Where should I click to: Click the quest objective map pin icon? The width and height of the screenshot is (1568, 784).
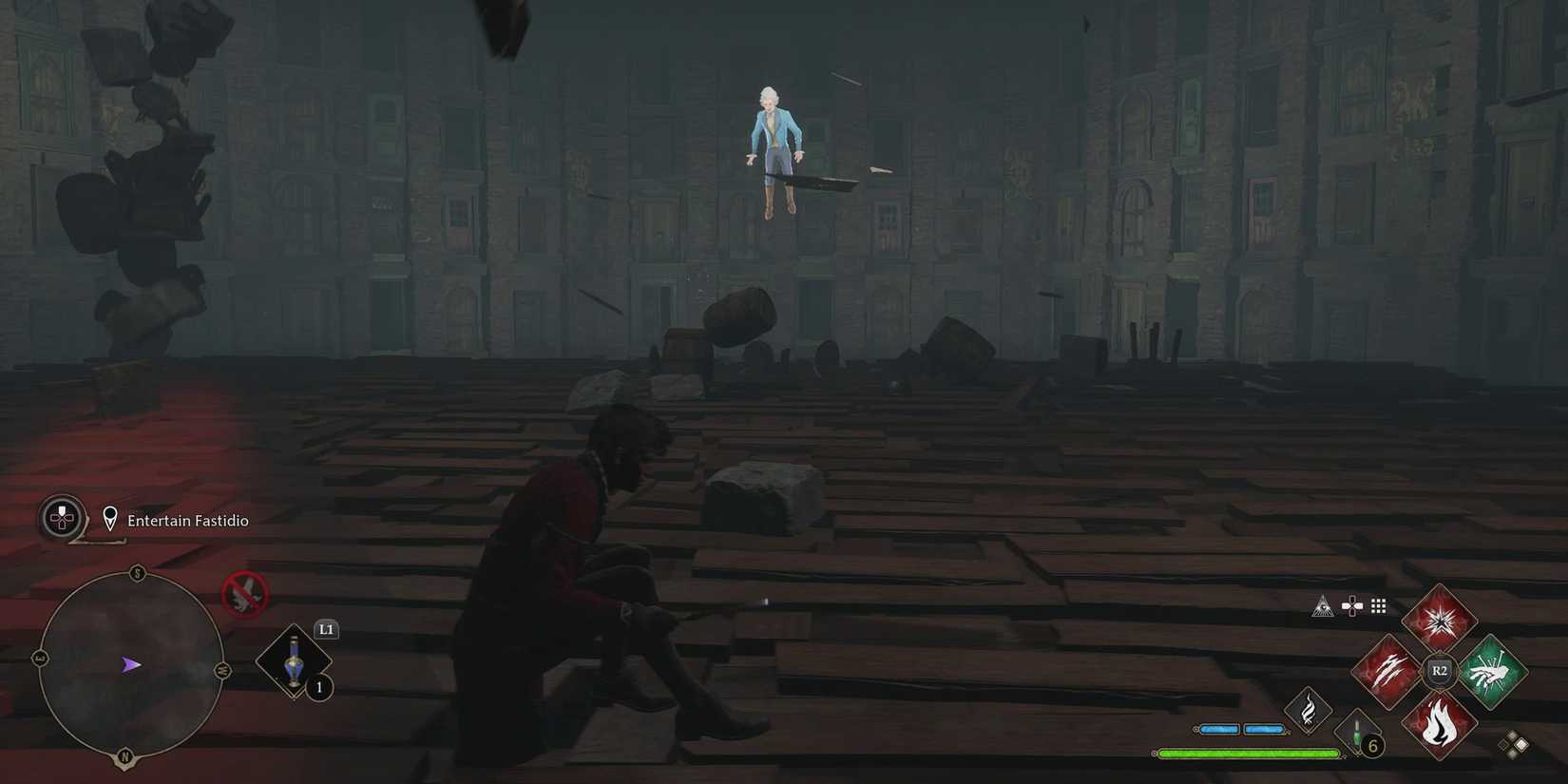[x=111, y=519]
